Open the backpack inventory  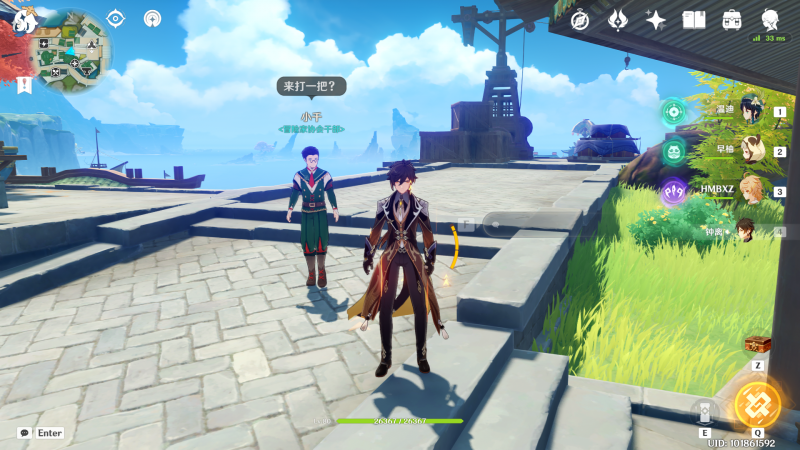point(732,20)
